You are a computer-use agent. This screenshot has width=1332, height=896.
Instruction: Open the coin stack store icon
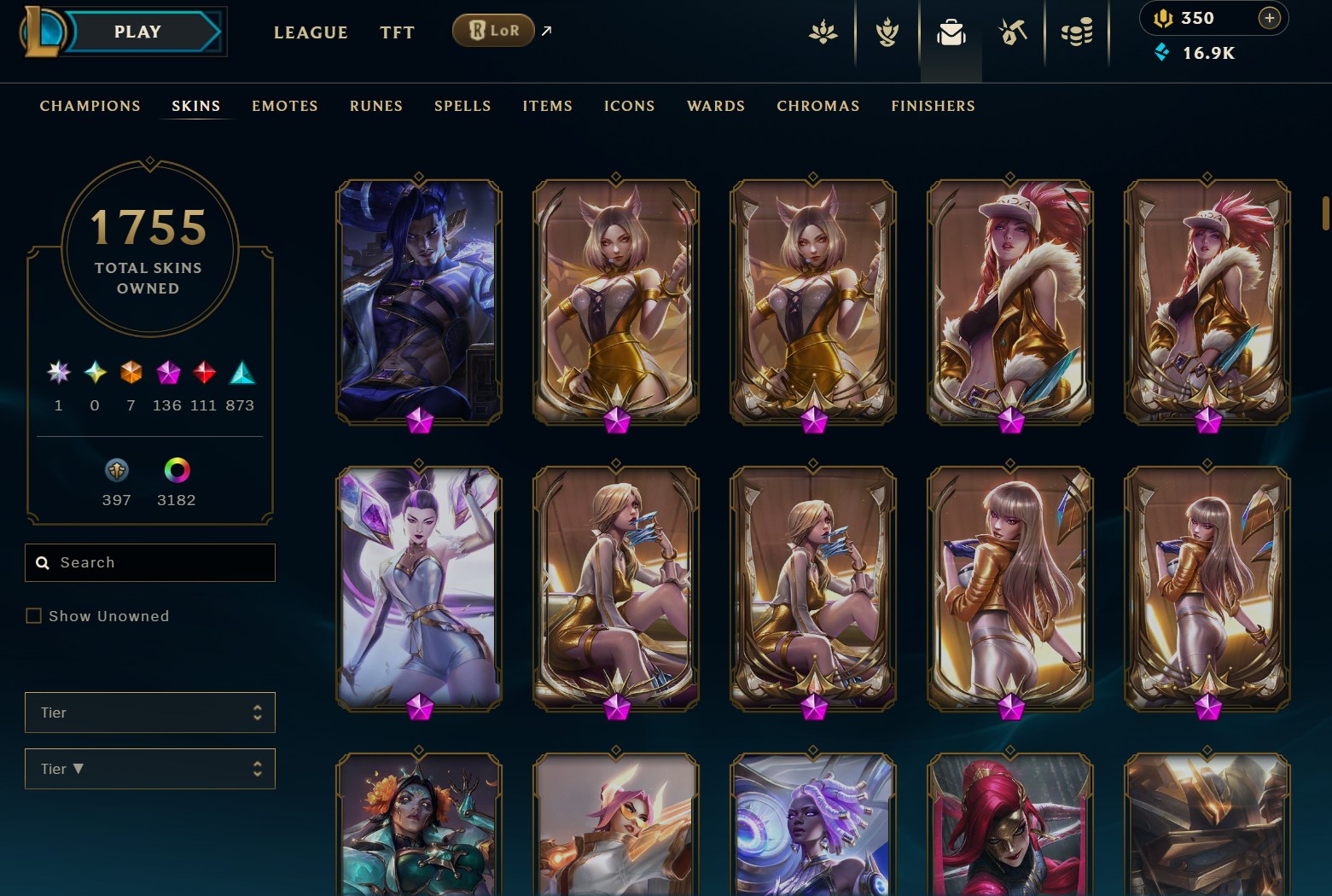click(x=1077, y=33)
